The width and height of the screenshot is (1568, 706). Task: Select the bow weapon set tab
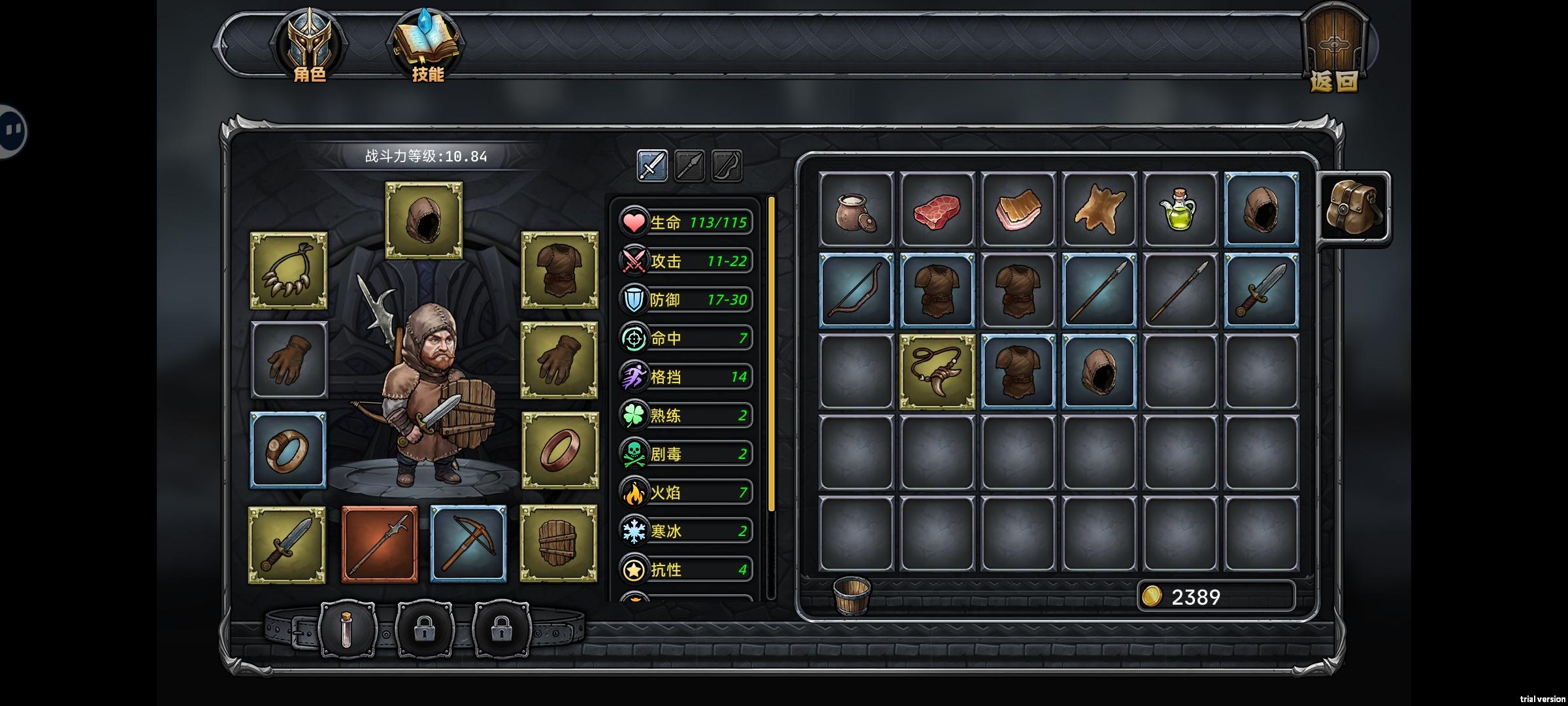(727, 165)
